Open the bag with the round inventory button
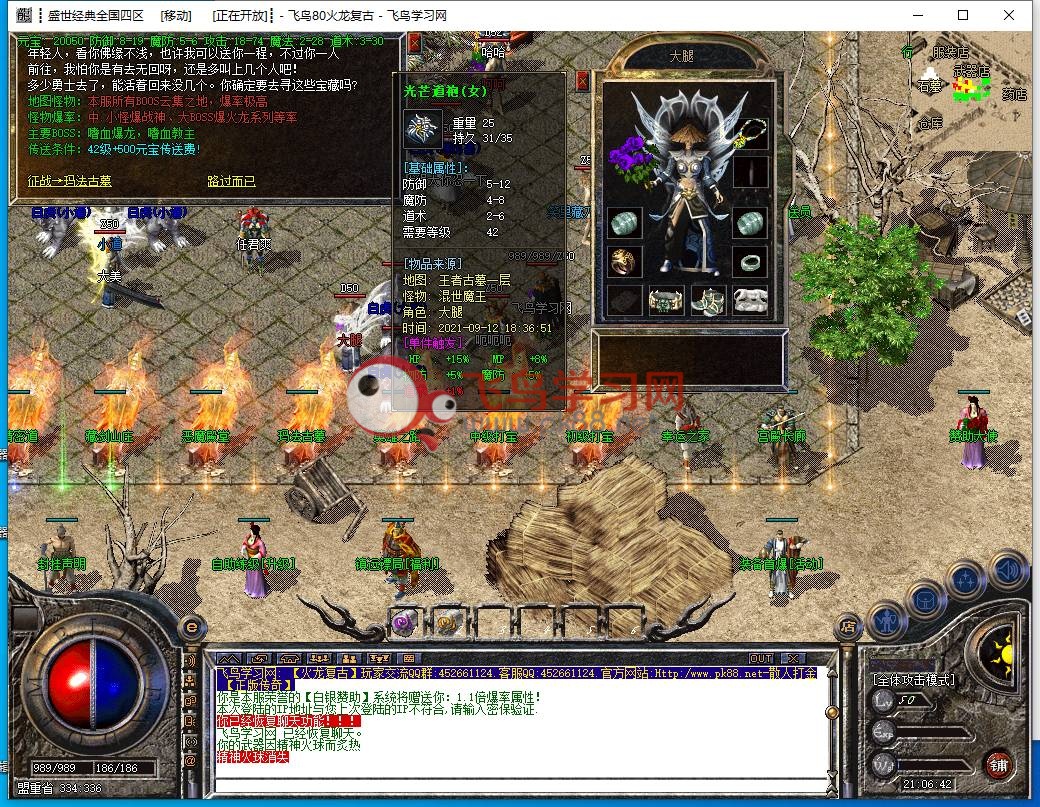Screen dimensions: 1040x807 pyautogui.click(x=925, y=599)
